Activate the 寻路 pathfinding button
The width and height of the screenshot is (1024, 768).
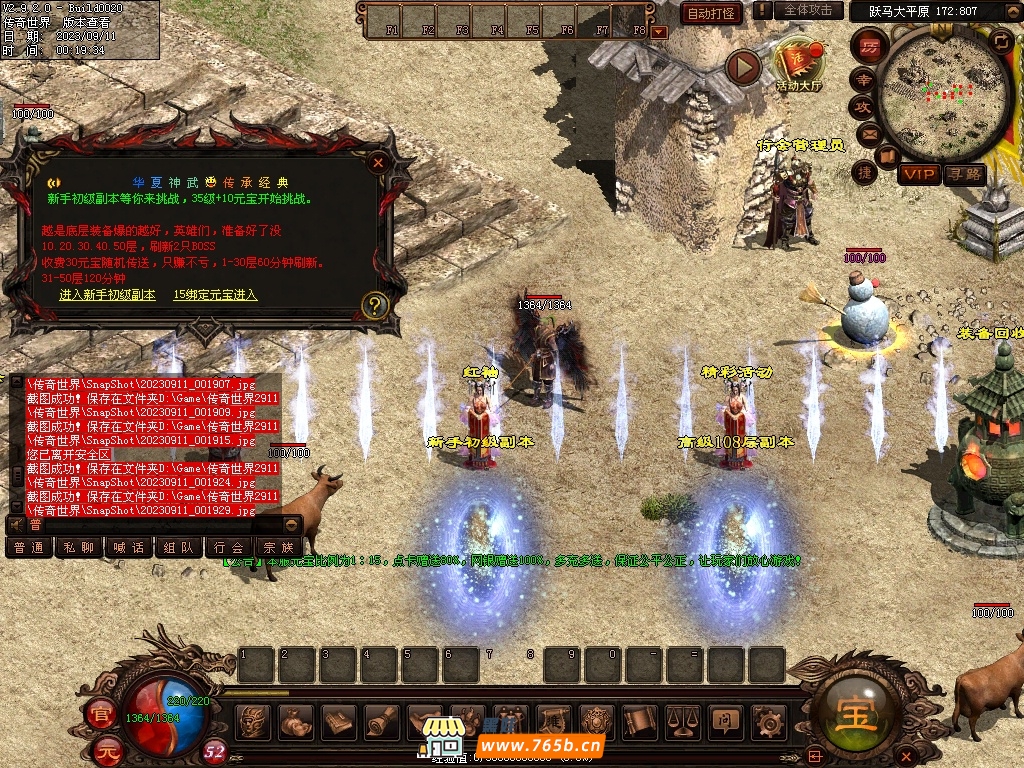[965, 175]
